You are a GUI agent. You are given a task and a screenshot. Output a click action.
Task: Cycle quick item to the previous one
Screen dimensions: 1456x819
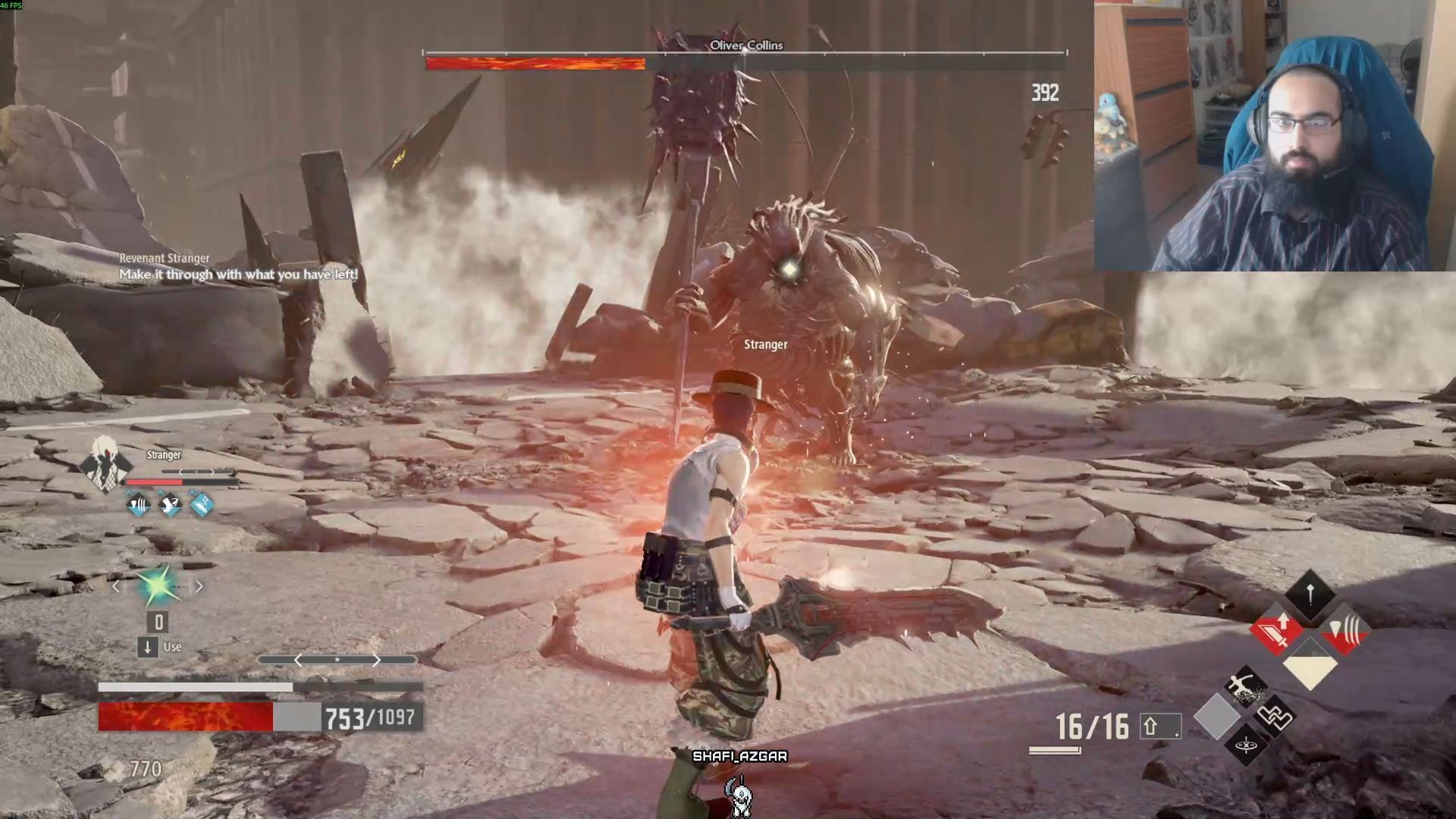(116, 586)
